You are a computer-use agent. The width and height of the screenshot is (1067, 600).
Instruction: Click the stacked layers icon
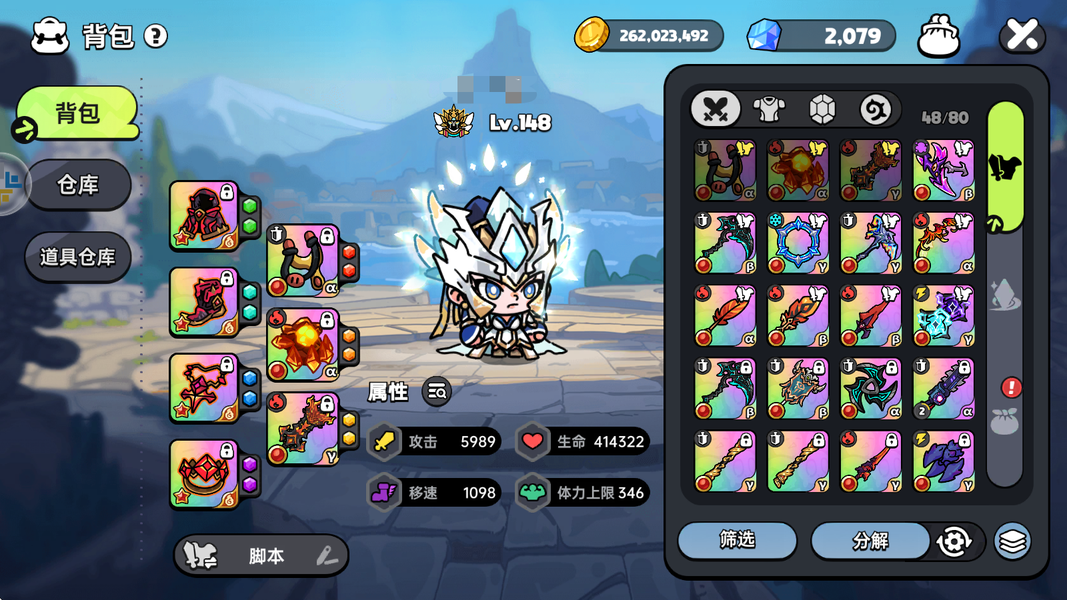[x=1012, y=542]
